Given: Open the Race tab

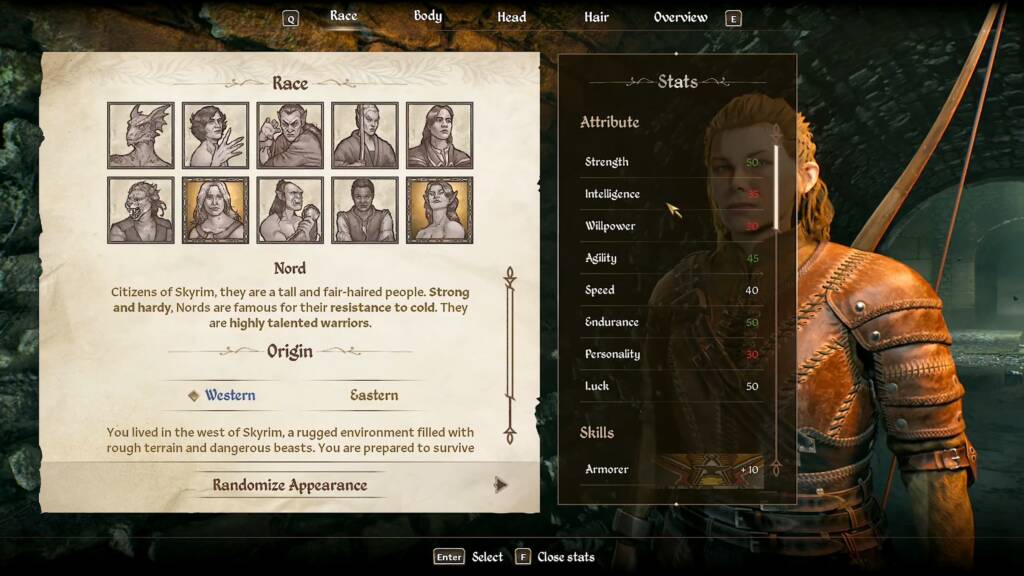Looking at the screenshot, I should coord(343,16).
